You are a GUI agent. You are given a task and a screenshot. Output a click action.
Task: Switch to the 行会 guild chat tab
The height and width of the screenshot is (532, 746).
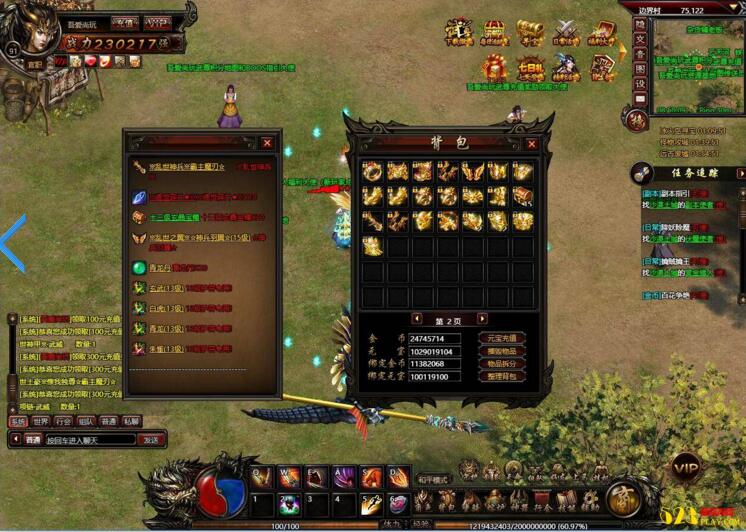63,422
